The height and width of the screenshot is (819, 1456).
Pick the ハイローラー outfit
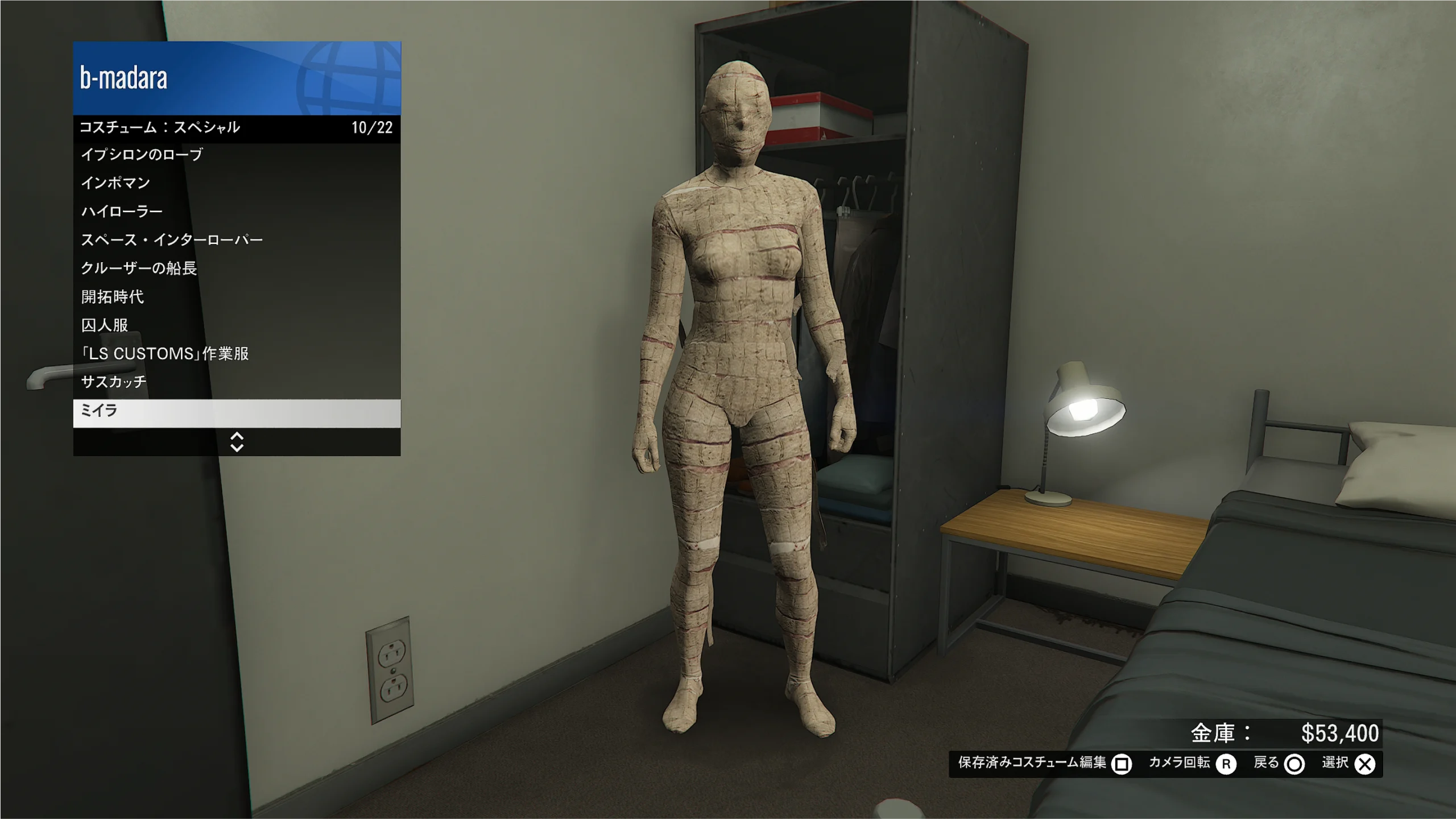point(237,212)
